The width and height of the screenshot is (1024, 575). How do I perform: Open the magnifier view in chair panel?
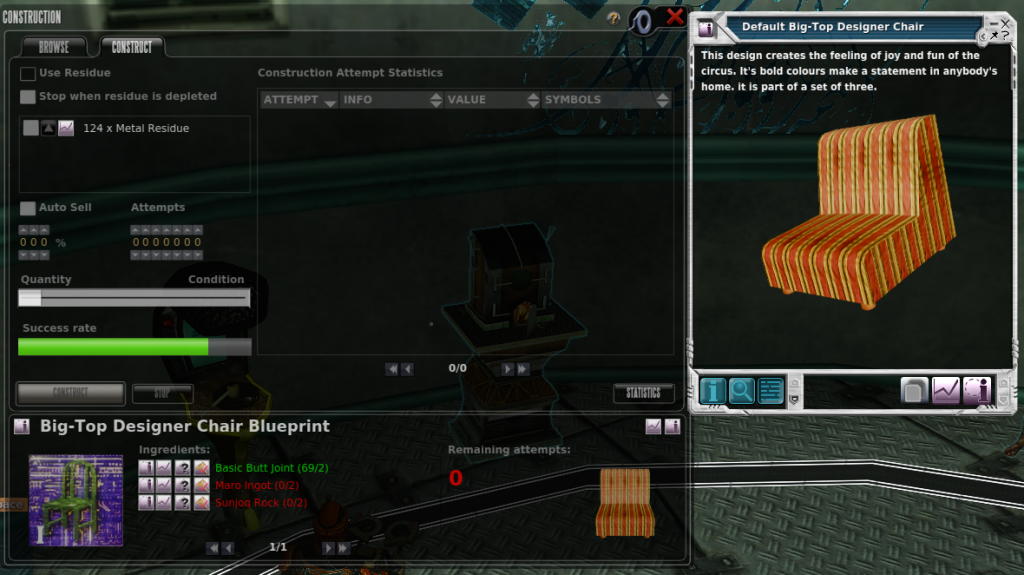pyautogui.click(x=742, y=390)
